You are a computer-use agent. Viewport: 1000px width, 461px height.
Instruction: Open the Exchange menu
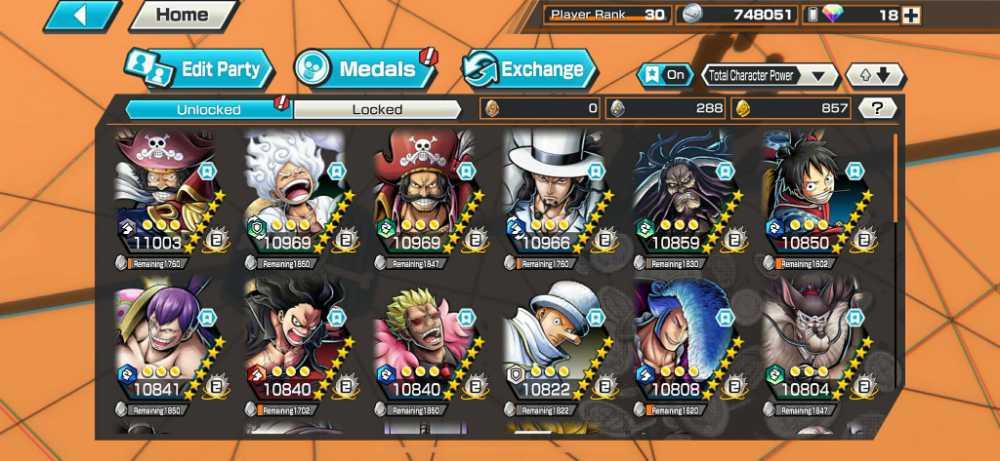pyautogui.click(x=529, y=69)
